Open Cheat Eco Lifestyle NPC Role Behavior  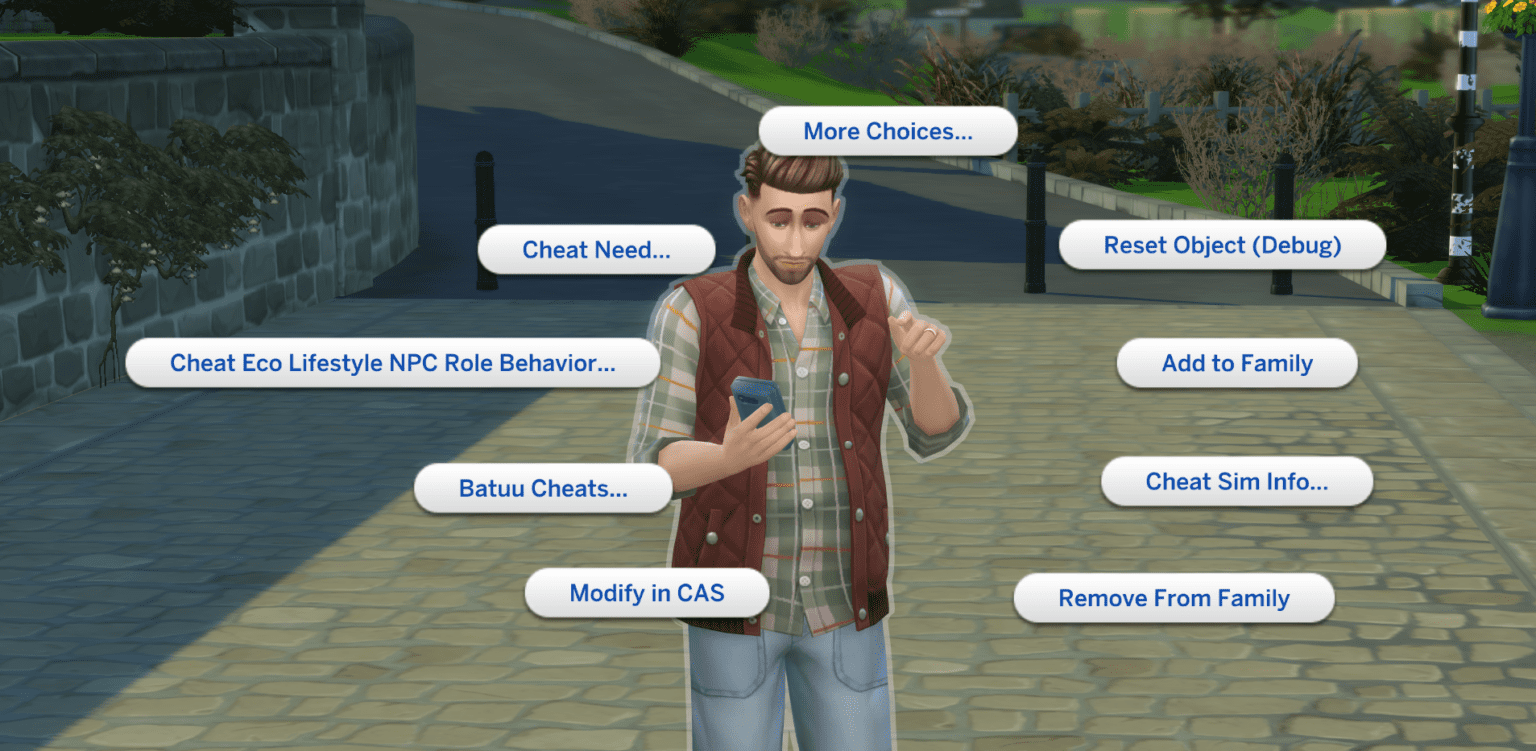coord(392,363)
